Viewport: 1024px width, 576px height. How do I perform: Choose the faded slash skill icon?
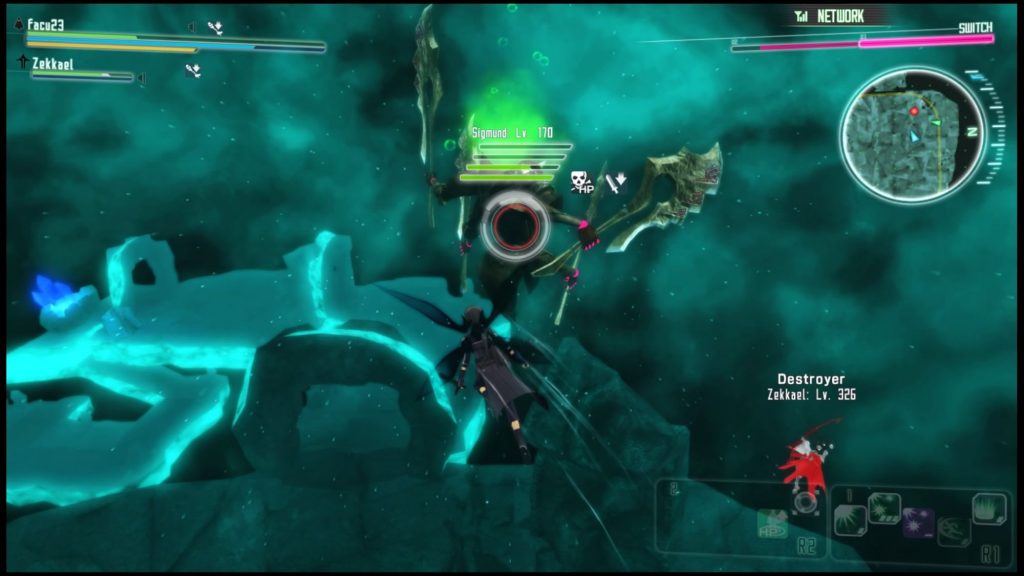click(953, 531)
